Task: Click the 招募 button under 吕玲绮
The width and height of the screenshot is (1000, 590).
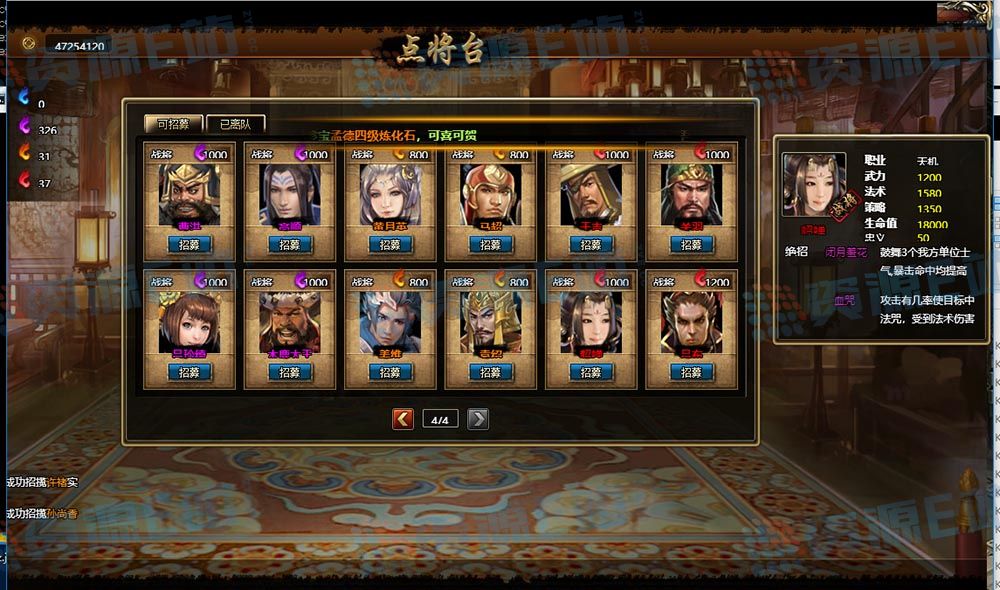Action: point(189,372)
